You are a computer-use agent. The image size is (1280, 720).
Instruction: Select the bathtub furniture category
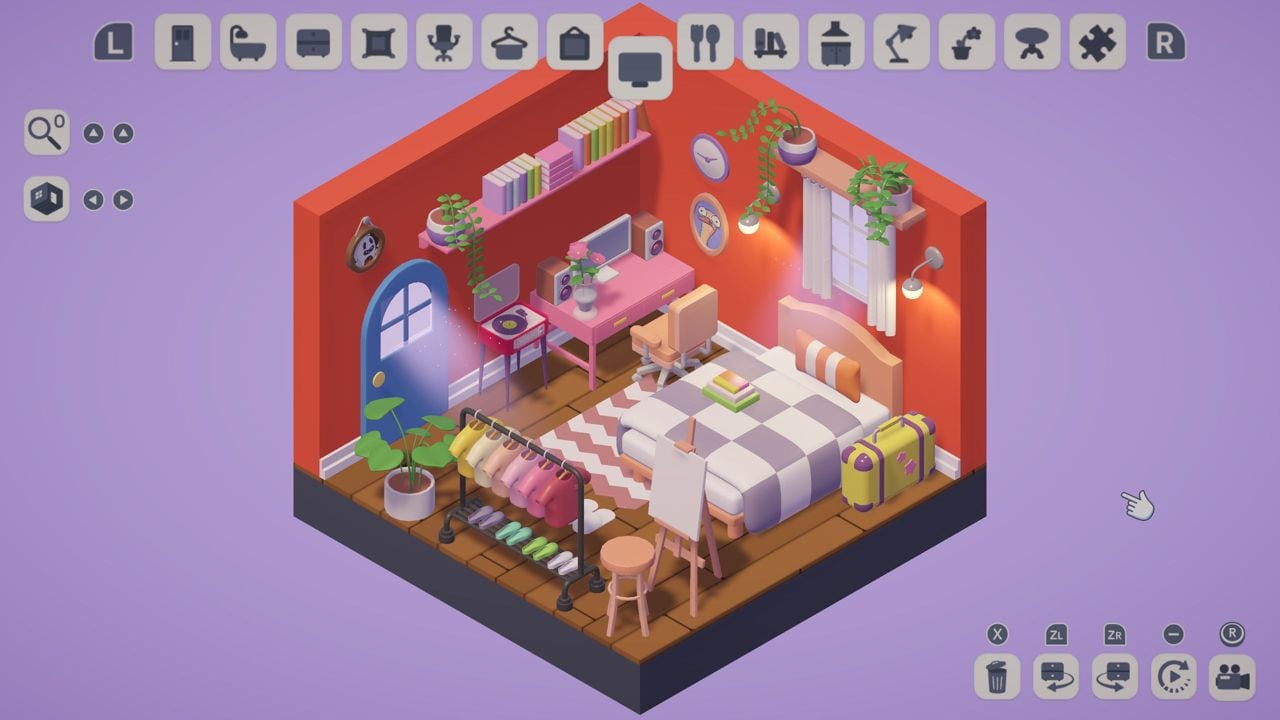tap(248, 42)
